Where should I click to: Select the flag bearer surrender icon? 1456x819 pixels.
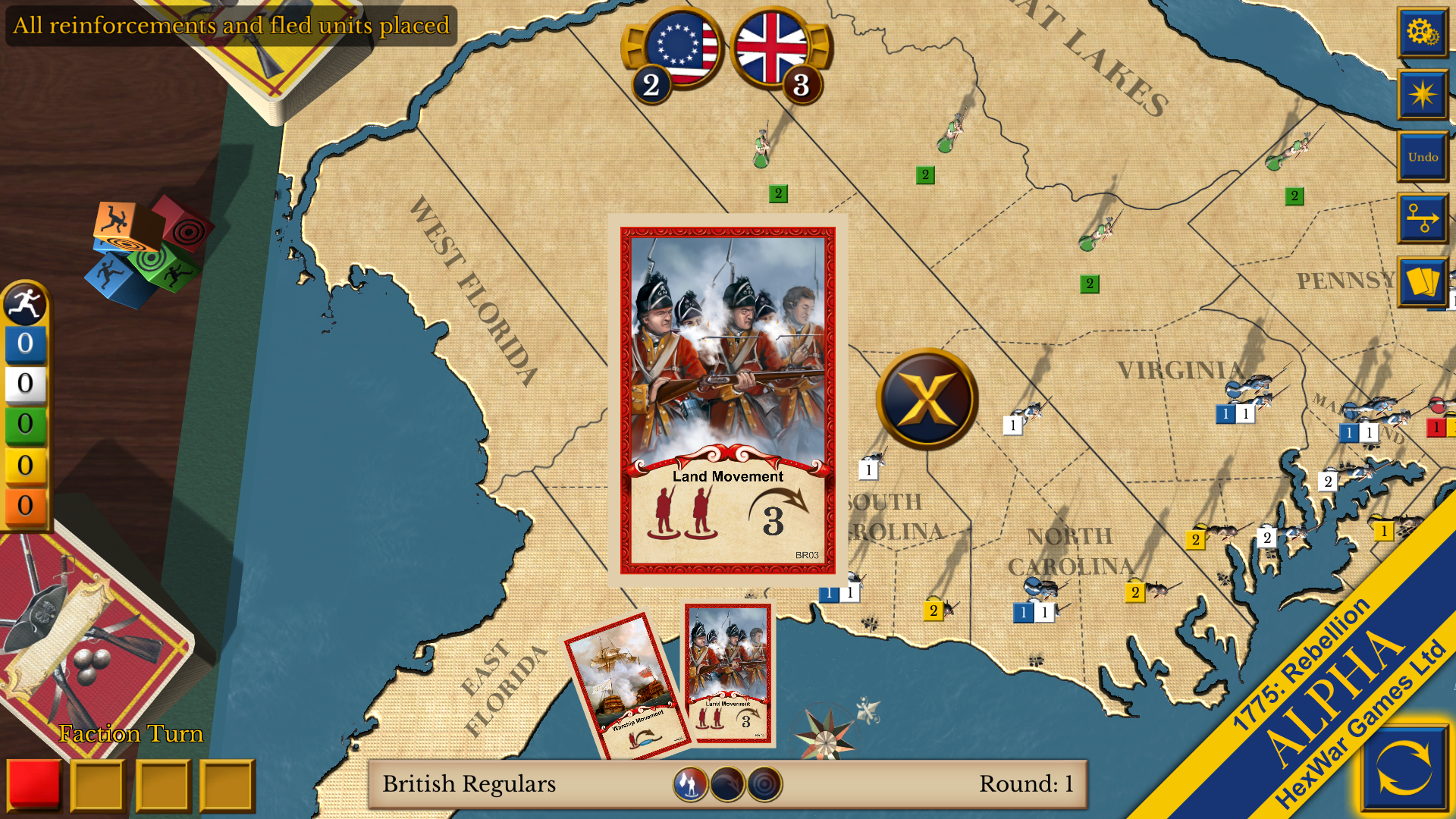[692, 784]
